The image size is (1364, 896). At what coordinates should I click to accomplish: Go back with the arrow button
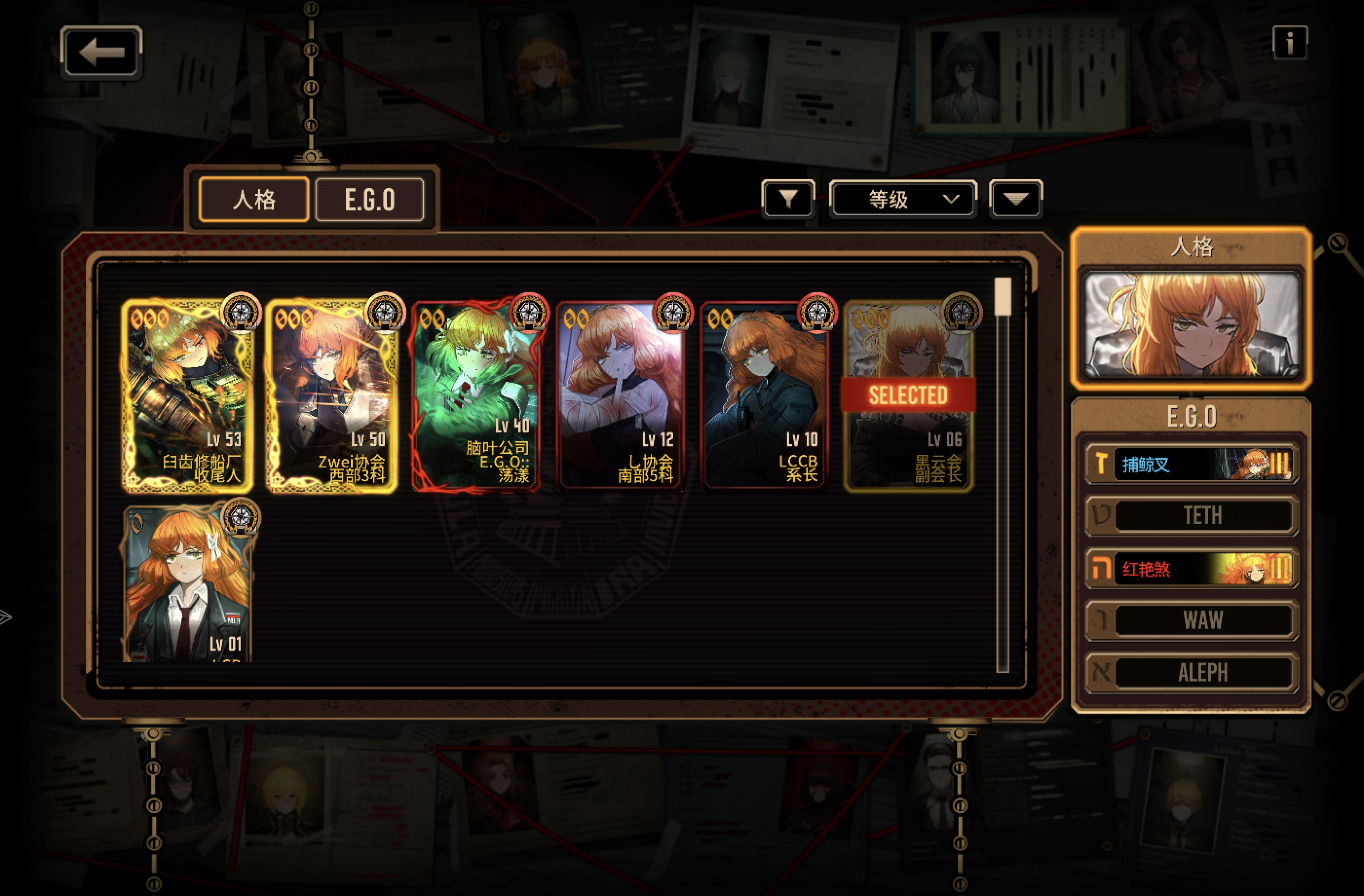[101, 52]
